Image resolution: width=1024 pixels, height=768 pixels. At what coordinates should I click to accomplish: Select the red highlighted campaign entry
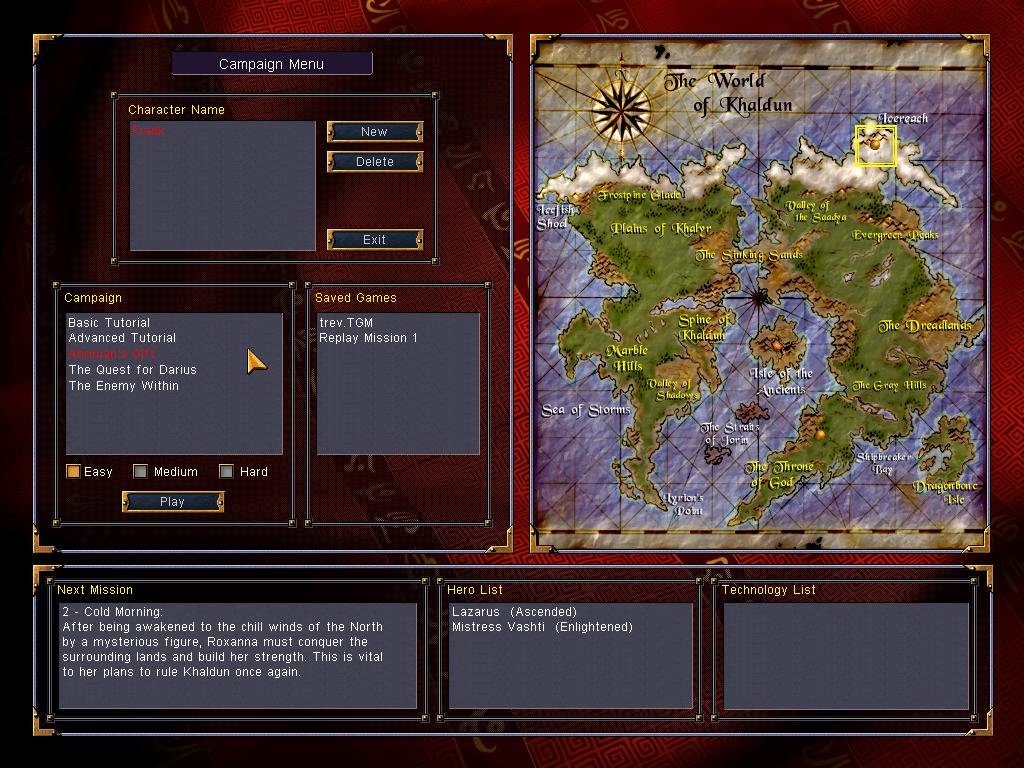112,354
